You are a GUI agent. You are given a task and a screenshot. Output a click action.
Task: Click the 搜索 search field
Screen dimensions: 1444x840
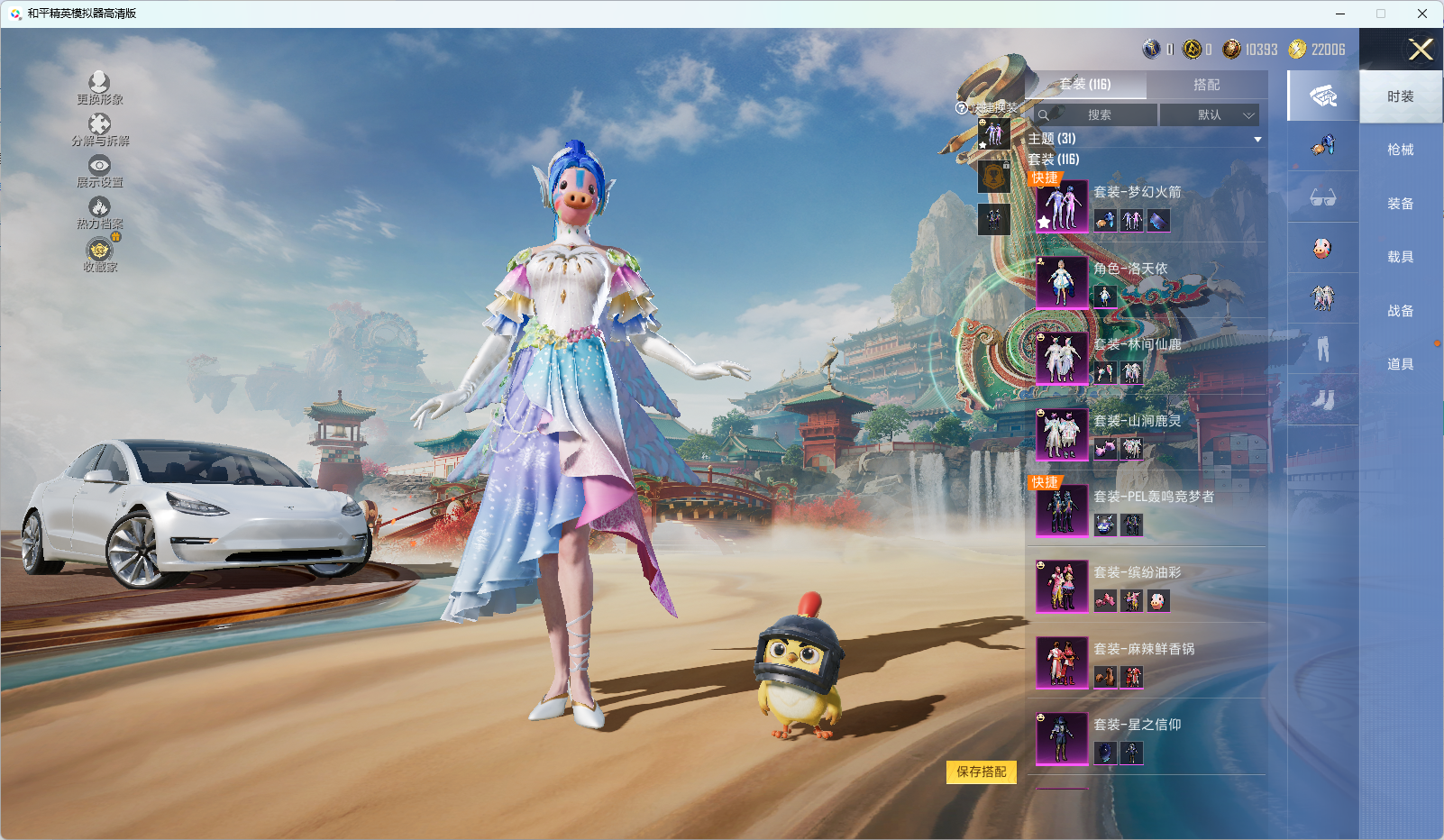1098,115
